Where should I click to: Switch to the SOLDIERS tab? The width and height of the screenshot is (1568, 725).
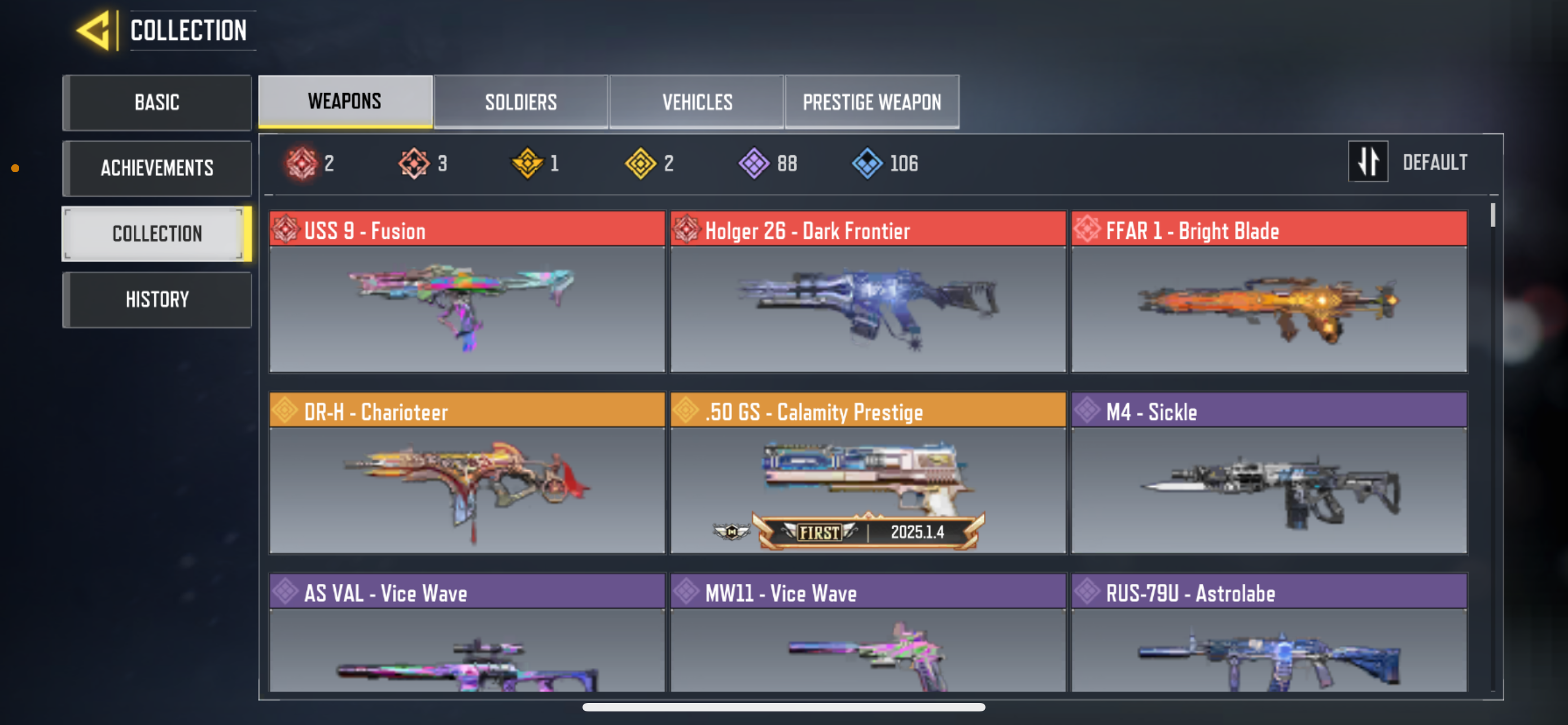click(x=520, y=102)
